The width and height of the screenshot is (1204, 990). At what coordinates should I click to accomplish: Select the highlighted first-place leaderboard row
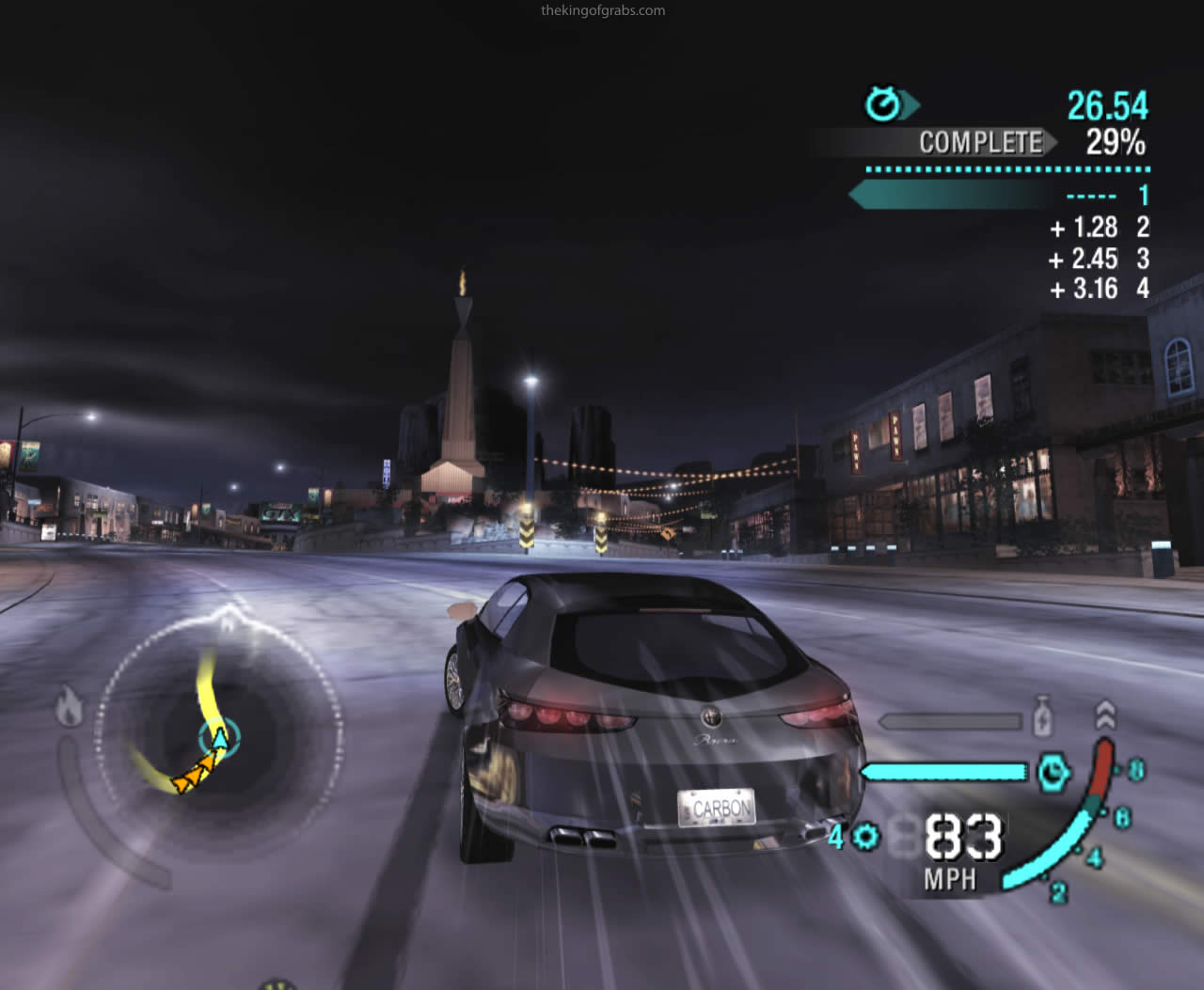1000,196
